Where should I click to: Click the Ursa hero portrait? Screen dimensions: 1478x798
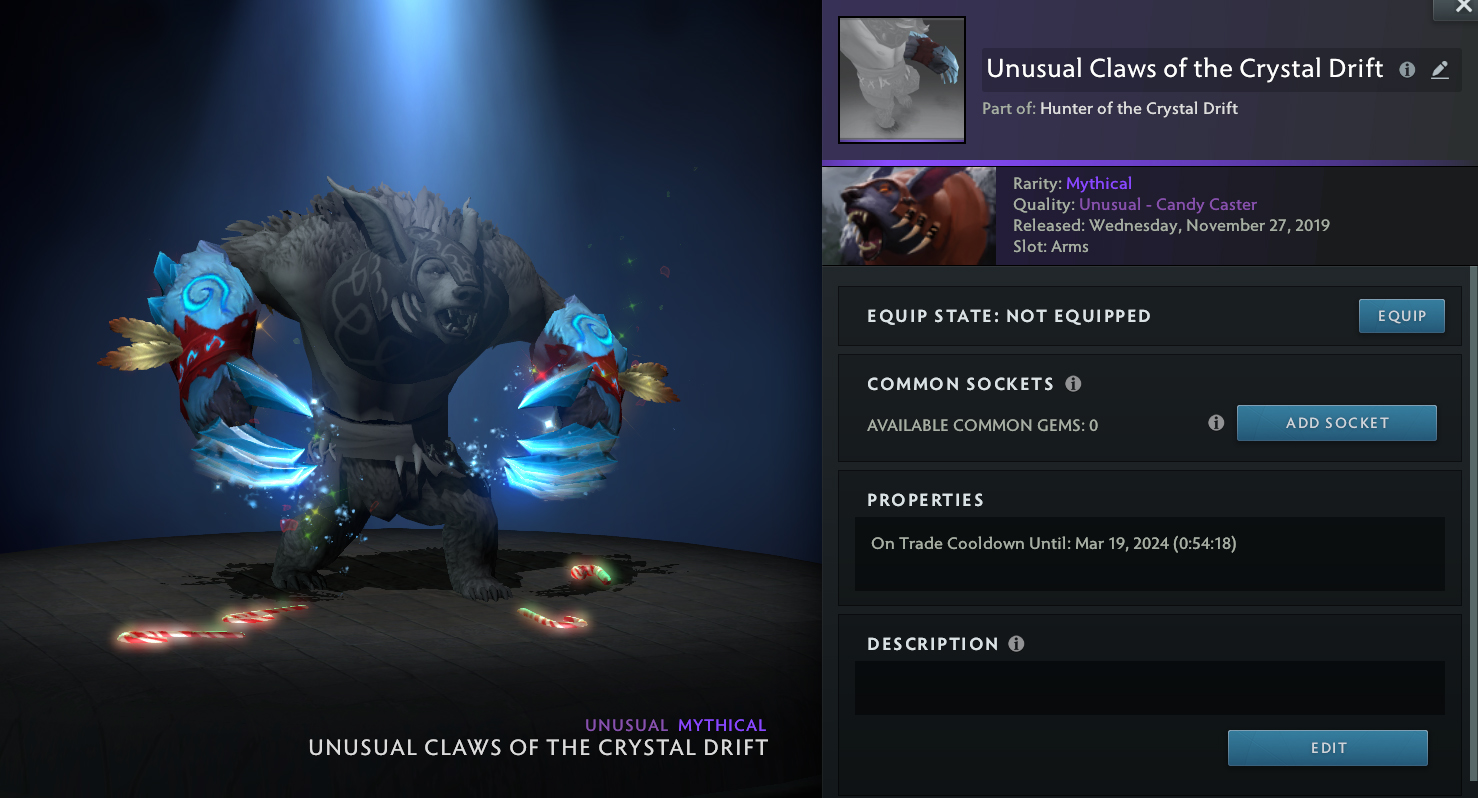coord(908,216)
